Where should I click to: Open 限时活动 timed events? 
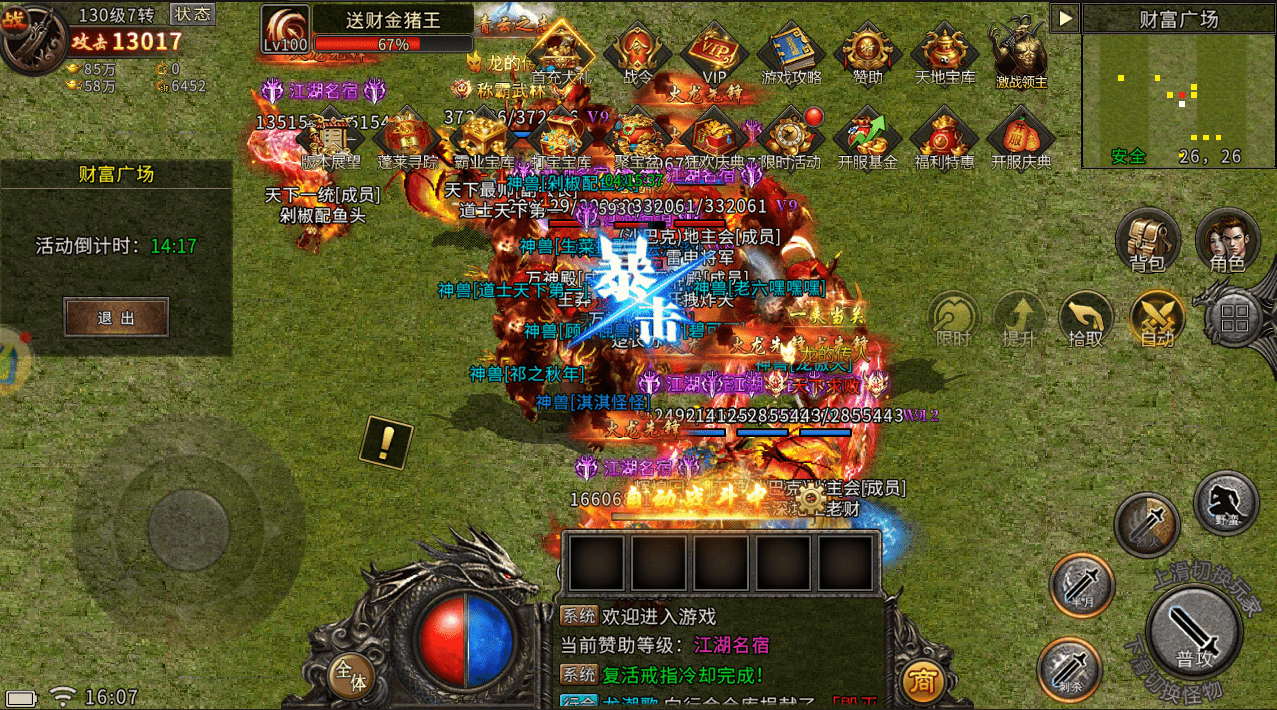790,137
